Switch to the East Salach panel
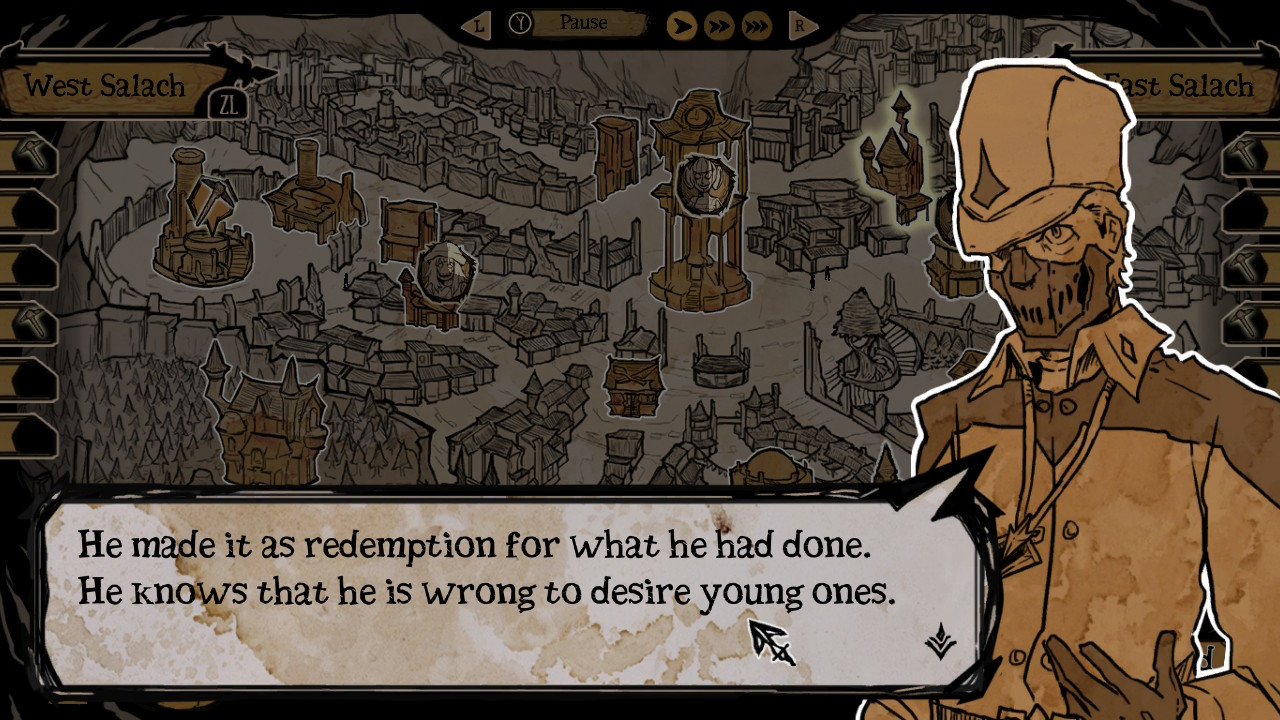 [x=1178, y=85]
